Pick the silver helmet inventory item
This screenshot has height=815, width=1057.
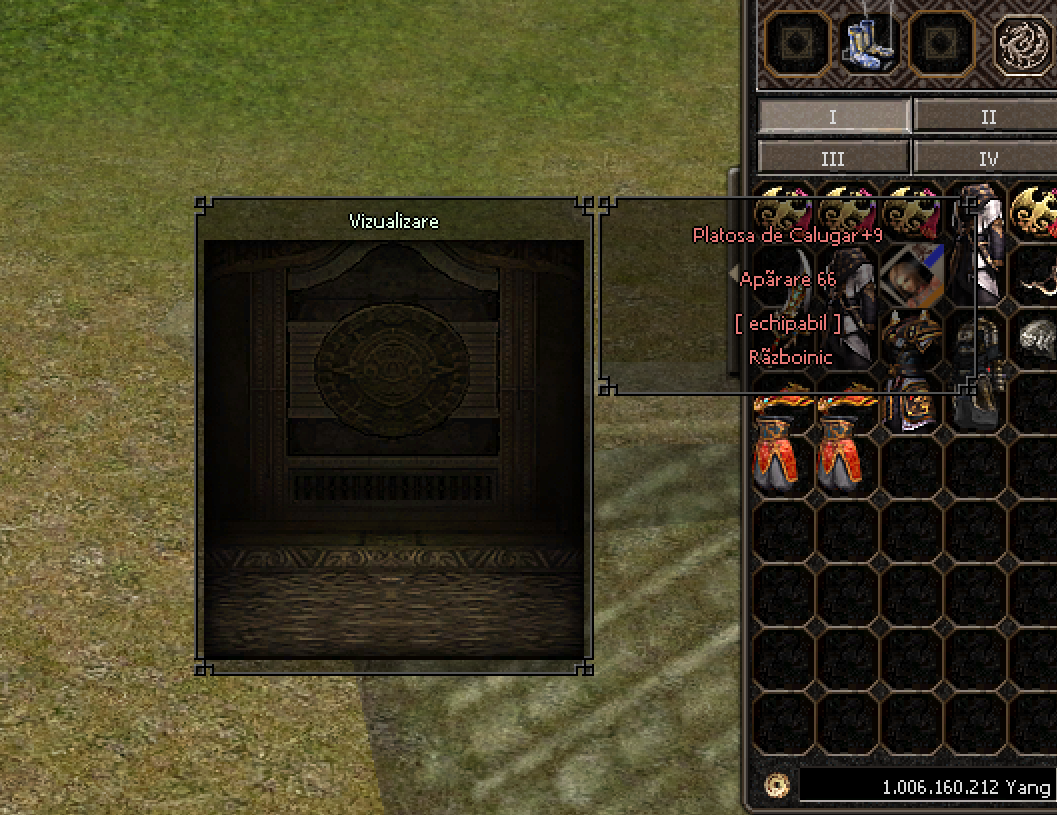click(1036, 338)
